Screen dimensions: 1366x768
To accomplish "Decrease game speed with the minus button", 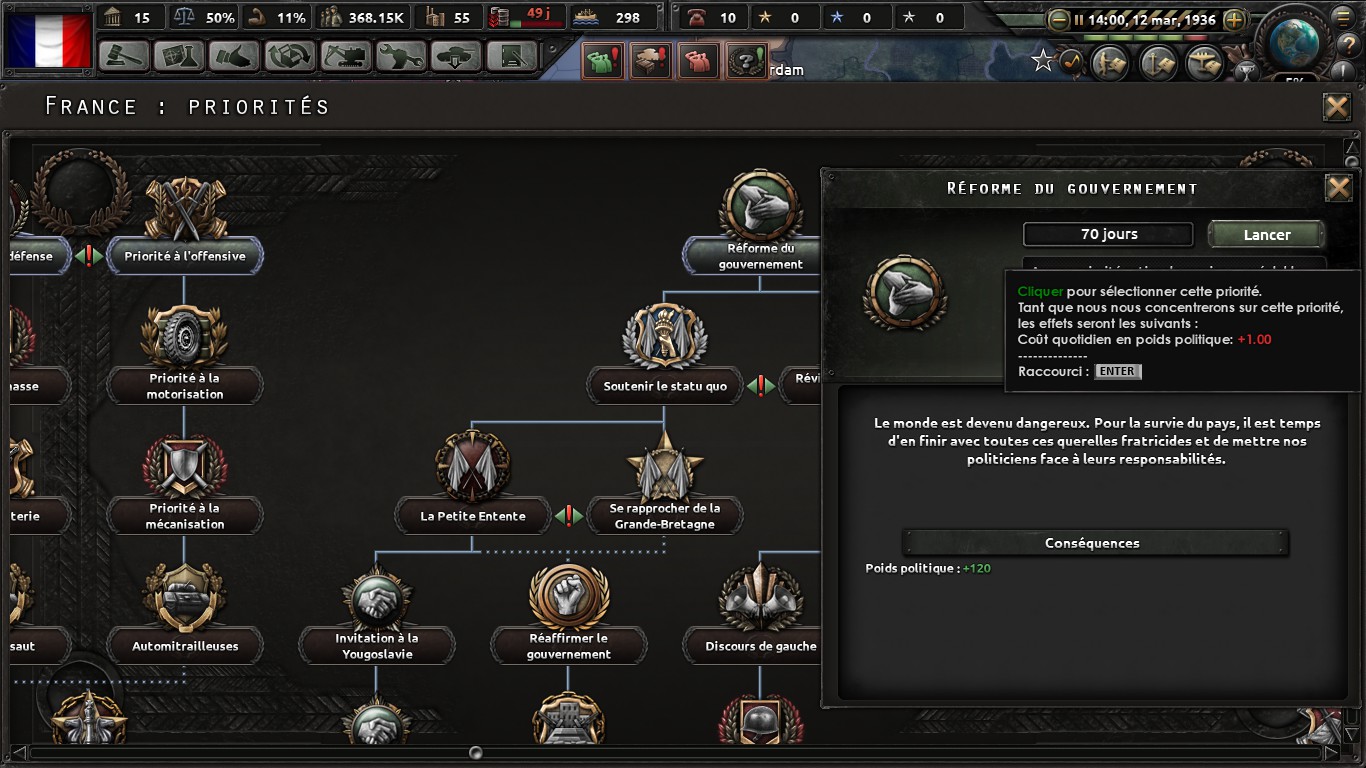I will coord(1058,20).
